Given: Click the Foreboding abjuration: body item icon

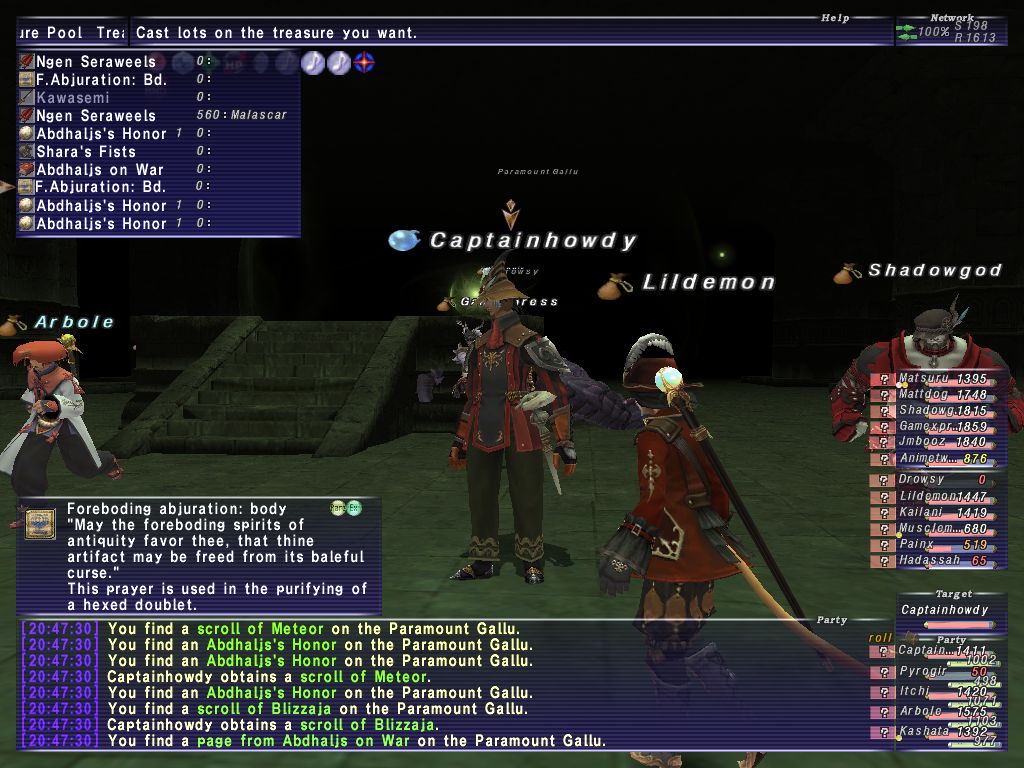Looking at the screenshot, I should point(40,524).
